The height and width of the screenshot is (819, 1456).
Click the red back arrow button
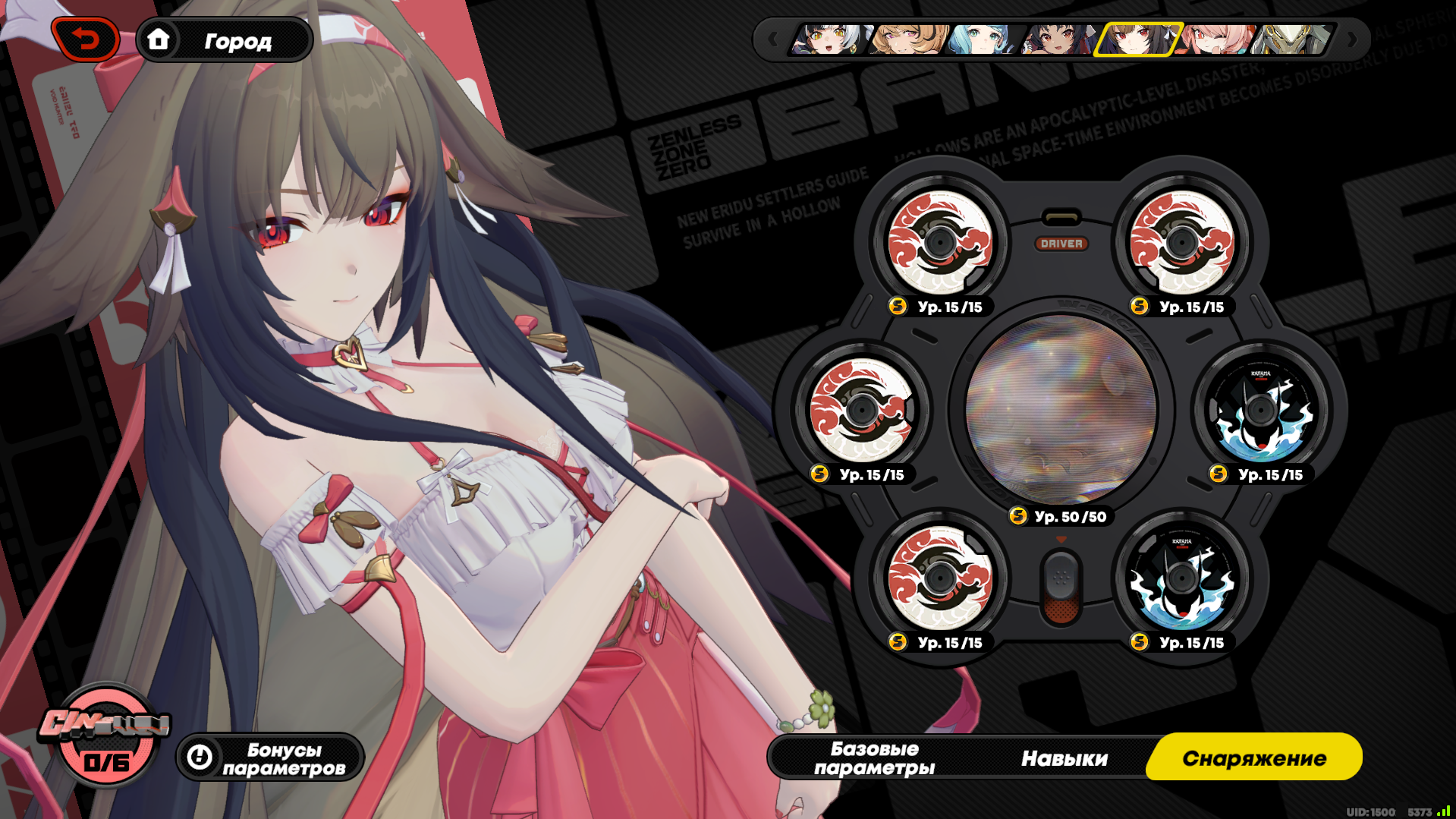[x=86, y=39]
